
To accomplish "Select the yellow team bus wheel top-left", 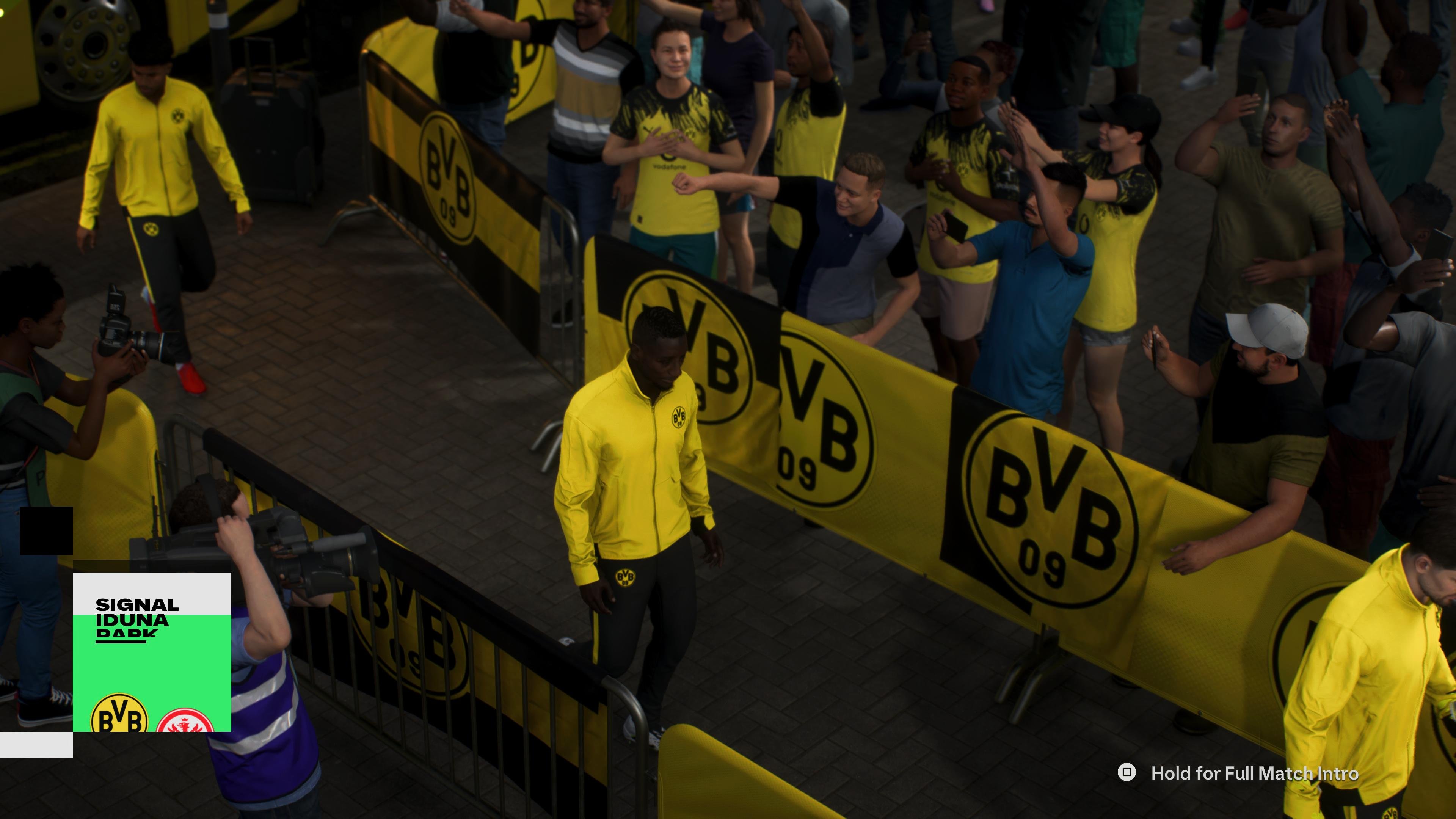I will (x=91, y=45).
